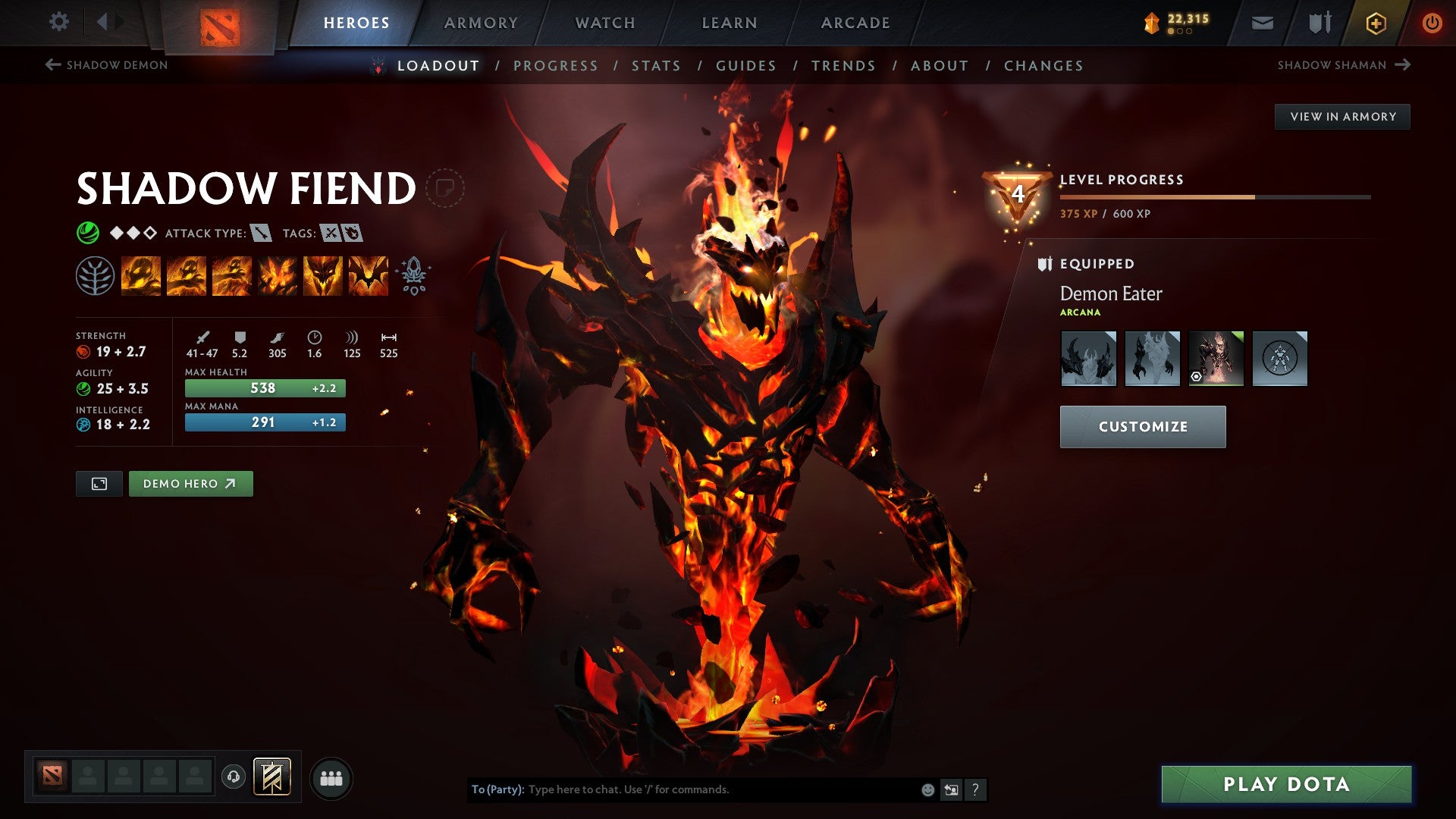Click the Dota 2 logo in top bar
This screenshot has height=819, width=1456.
tap(218, 25)
